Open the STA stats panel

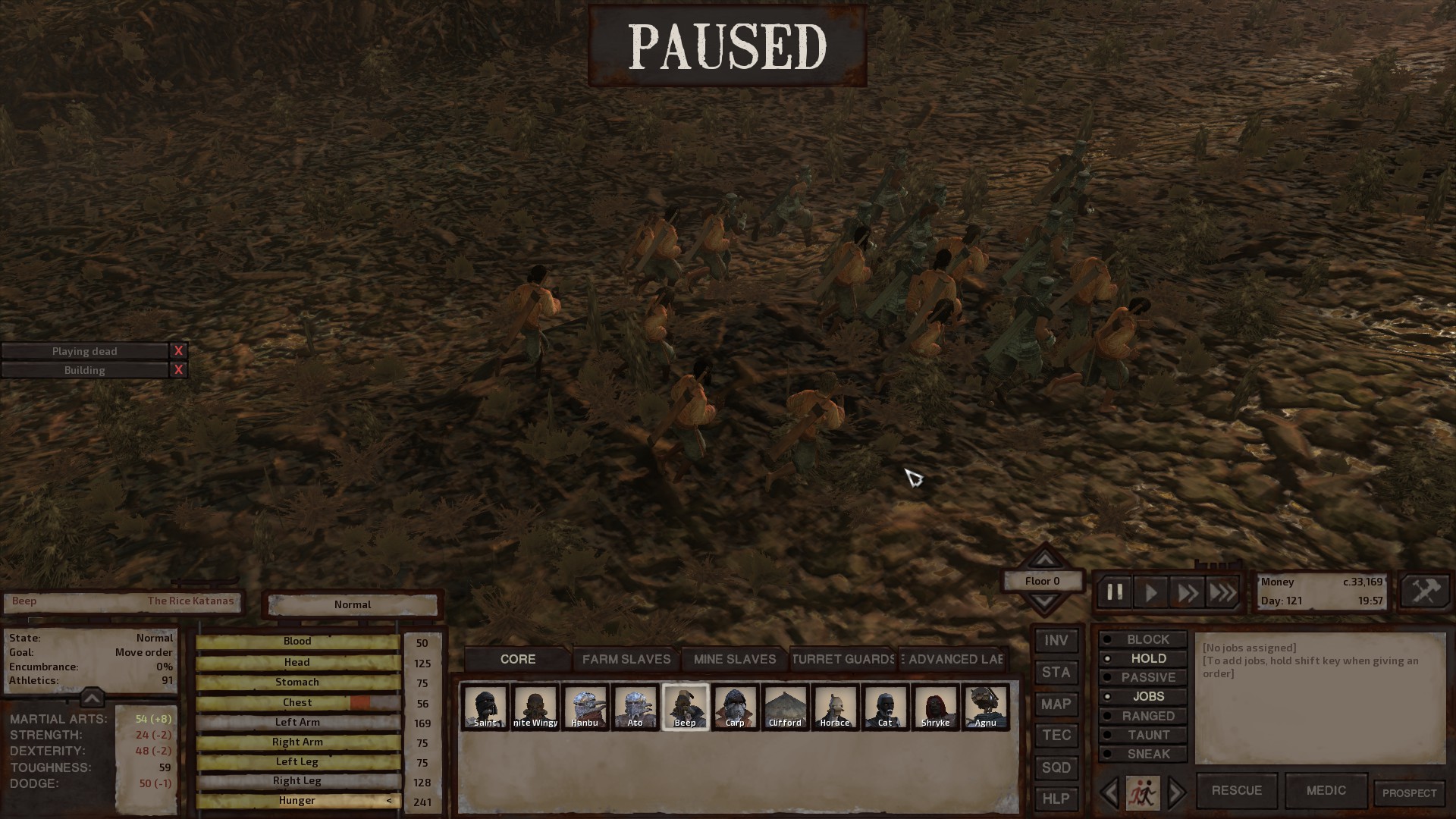pos(1056,672)
